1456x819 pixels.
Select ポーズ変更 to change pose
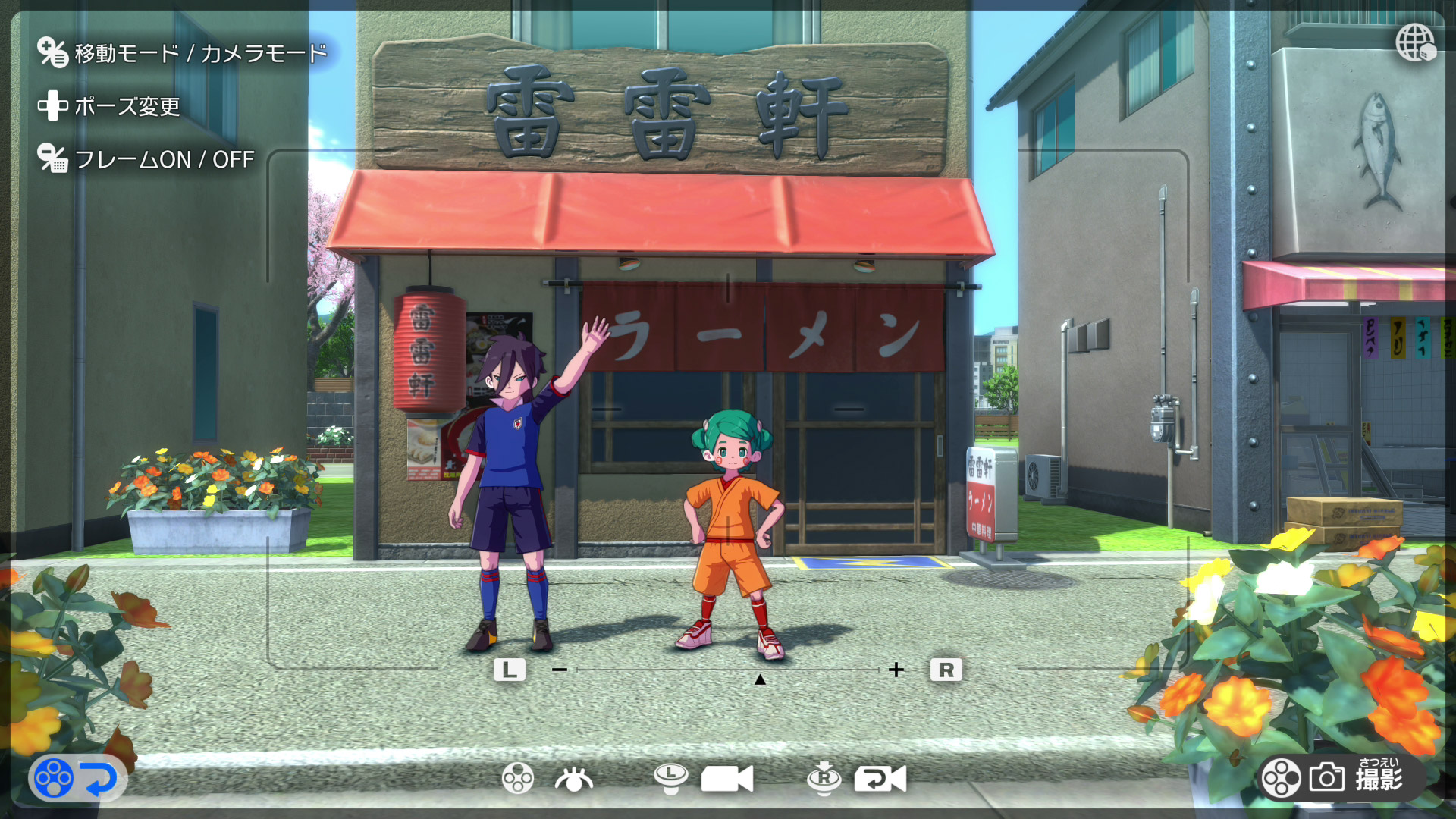tap(127, 107)
